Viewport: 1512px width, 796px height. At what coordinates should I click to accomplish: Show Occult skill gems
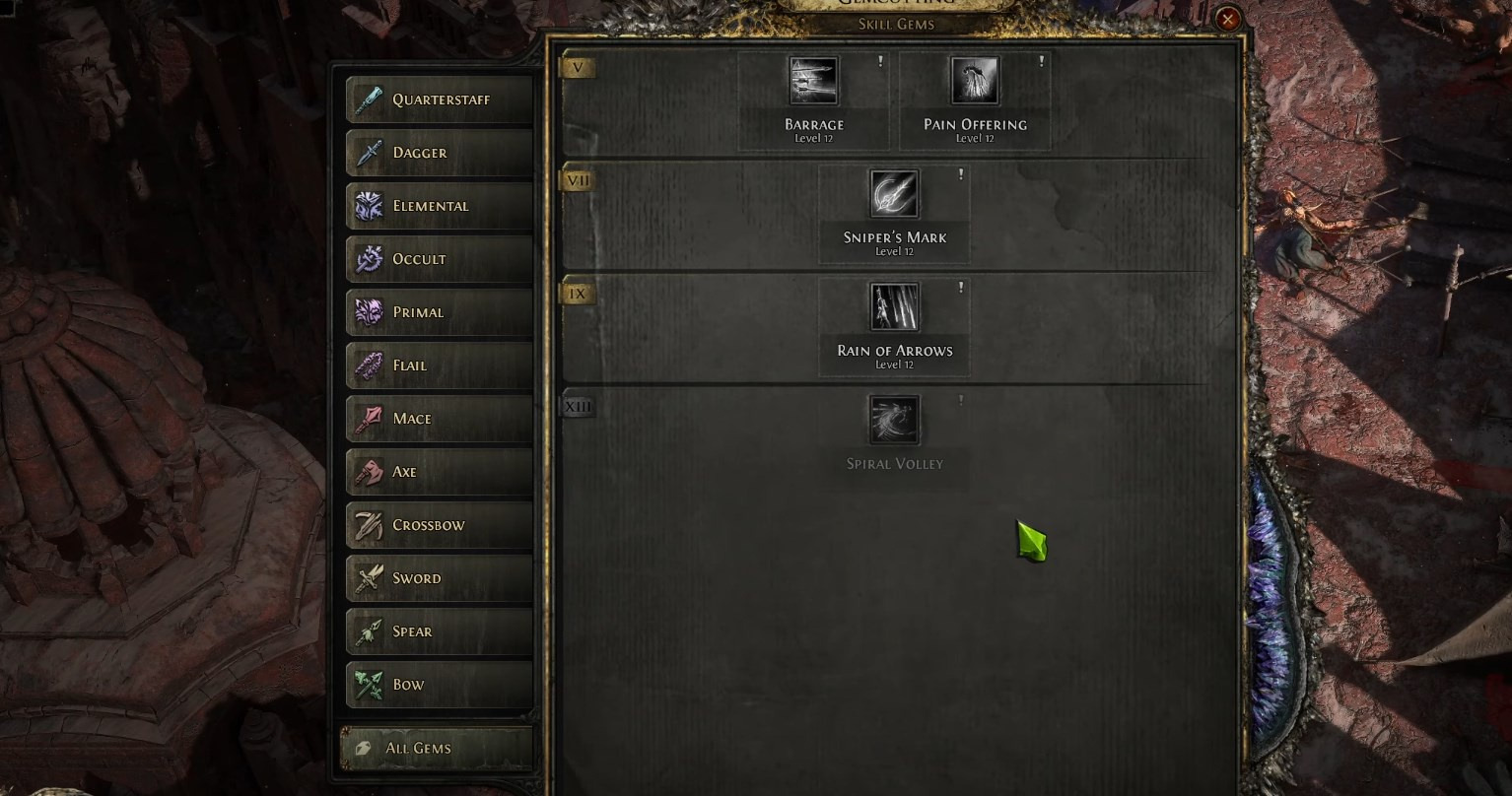point(440,259)
